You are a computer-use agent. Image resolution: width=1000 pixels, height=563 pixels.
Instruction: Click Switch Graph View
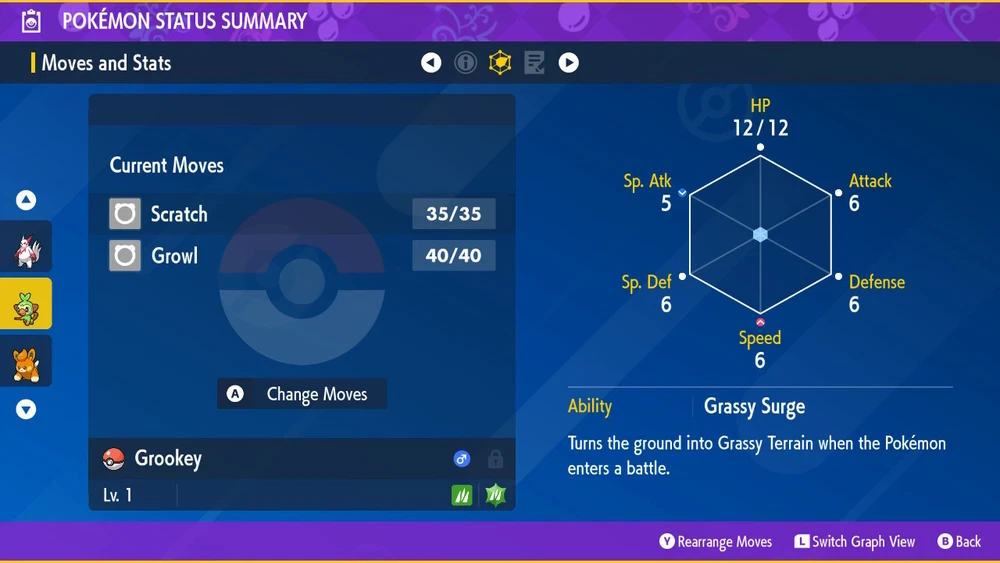(855, 541)
